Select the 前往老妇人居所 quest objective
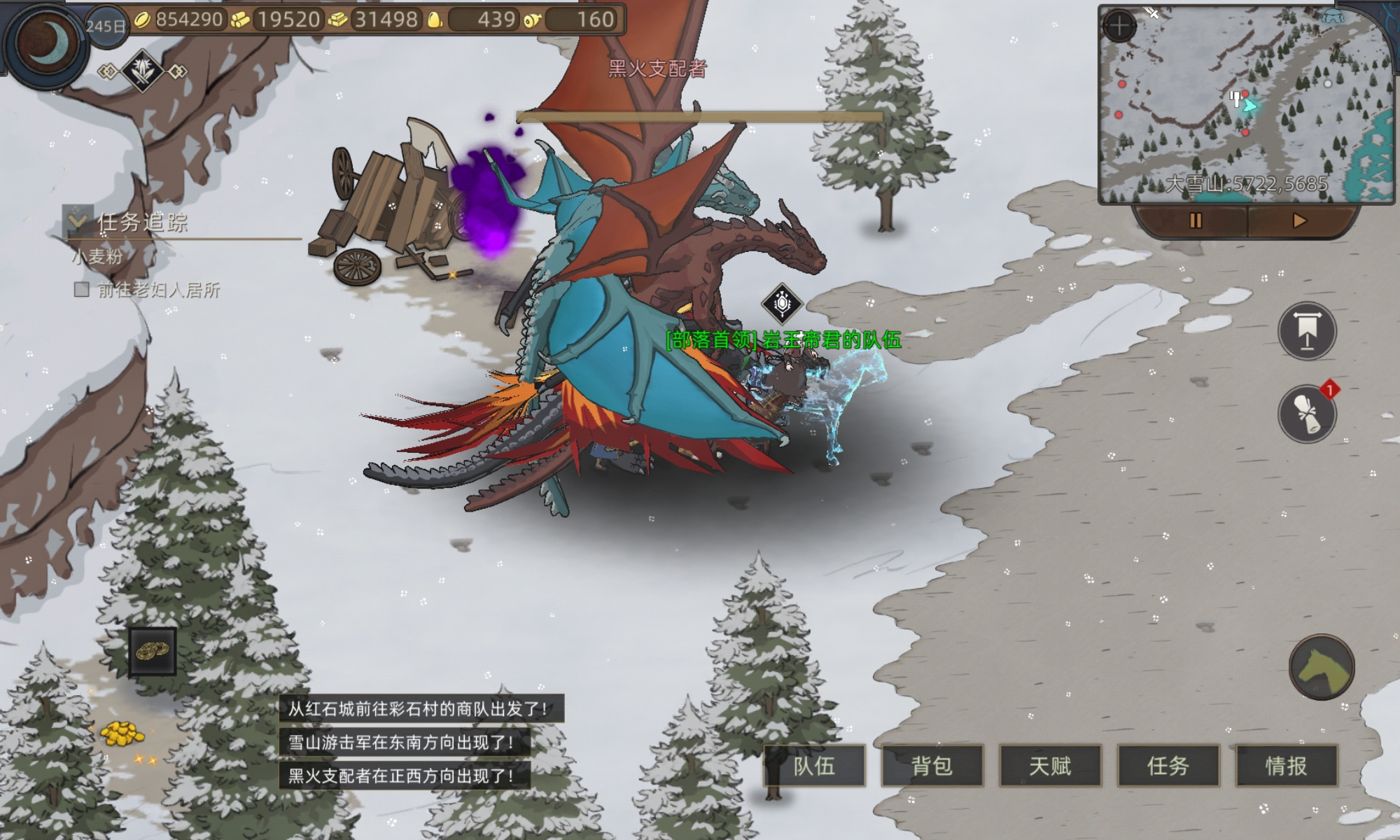Screen dimensions: 1400x840 (x=158, y=290)
